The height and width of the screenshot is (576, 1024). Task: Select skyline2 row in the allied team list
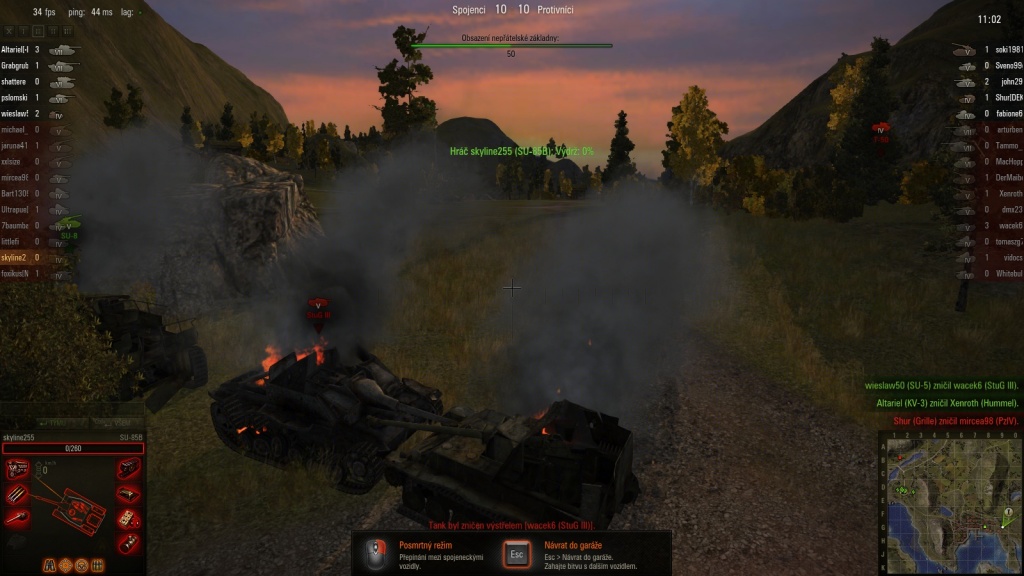pyautogui.click(x=22, y=258)
